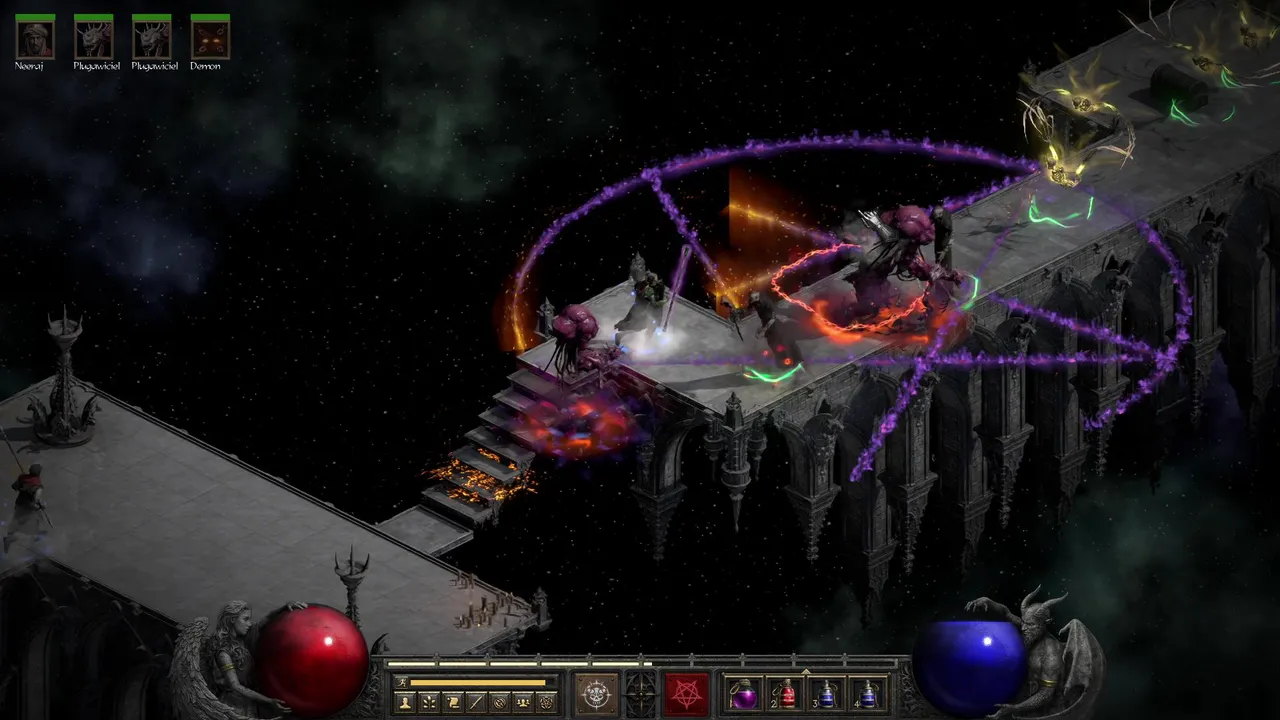This screenshot has height=720, width=1280.
Task: Click the sword icon panel button
Action: point(477,703)
